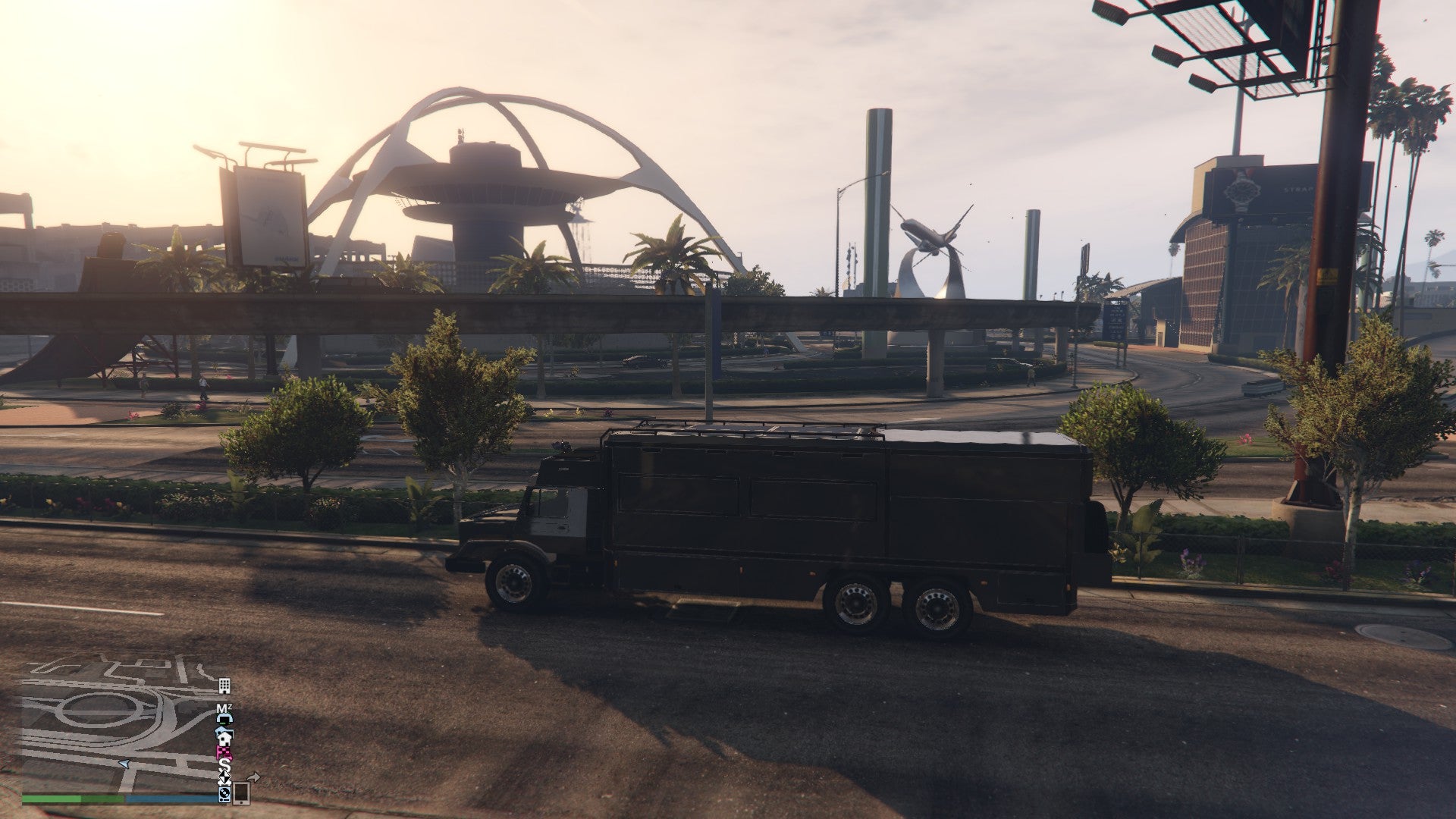Click the Maze Bank Tower blip

pos(224,708)
